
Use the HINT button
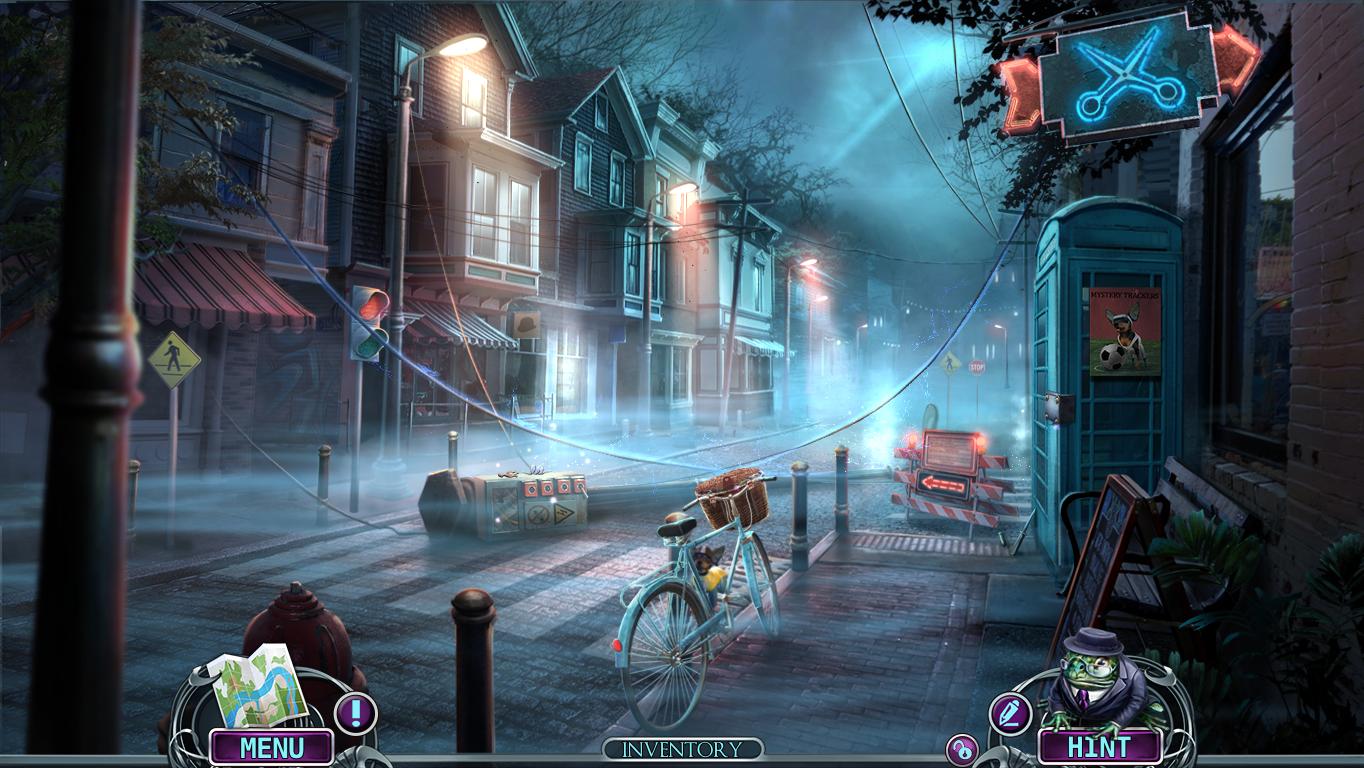[1099, 747]
